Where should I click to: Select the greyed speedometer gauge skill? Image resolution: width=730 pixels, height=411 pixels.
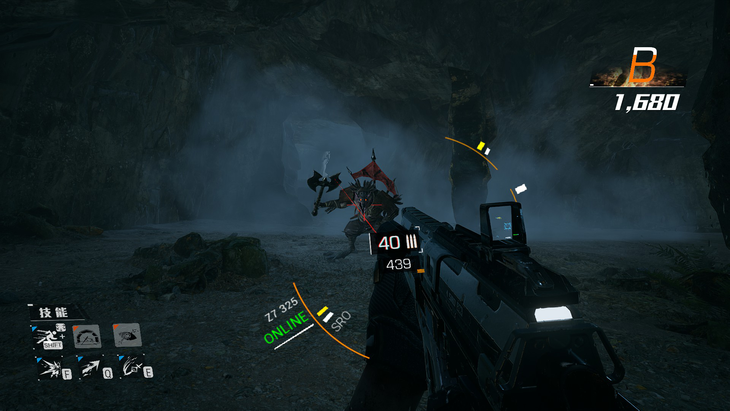(x=87, y=336)
